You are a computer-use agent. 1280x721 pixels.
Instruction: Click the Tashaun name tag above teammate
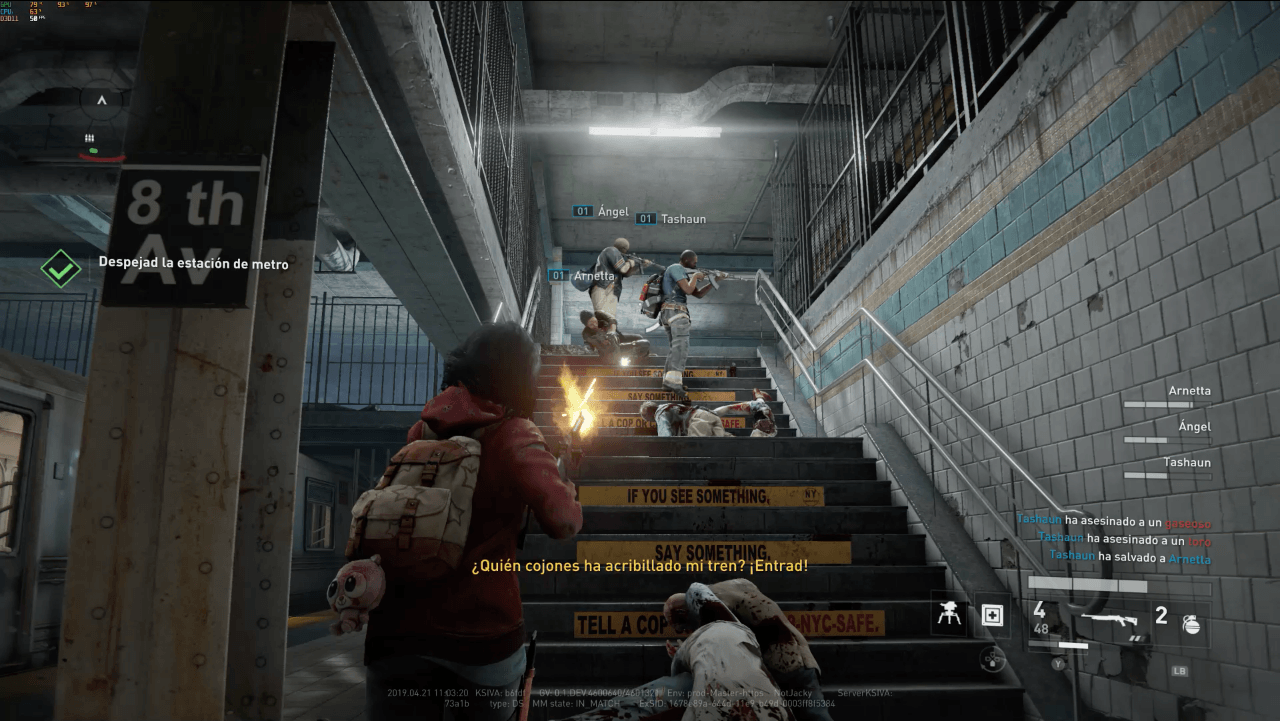[685, 219]
